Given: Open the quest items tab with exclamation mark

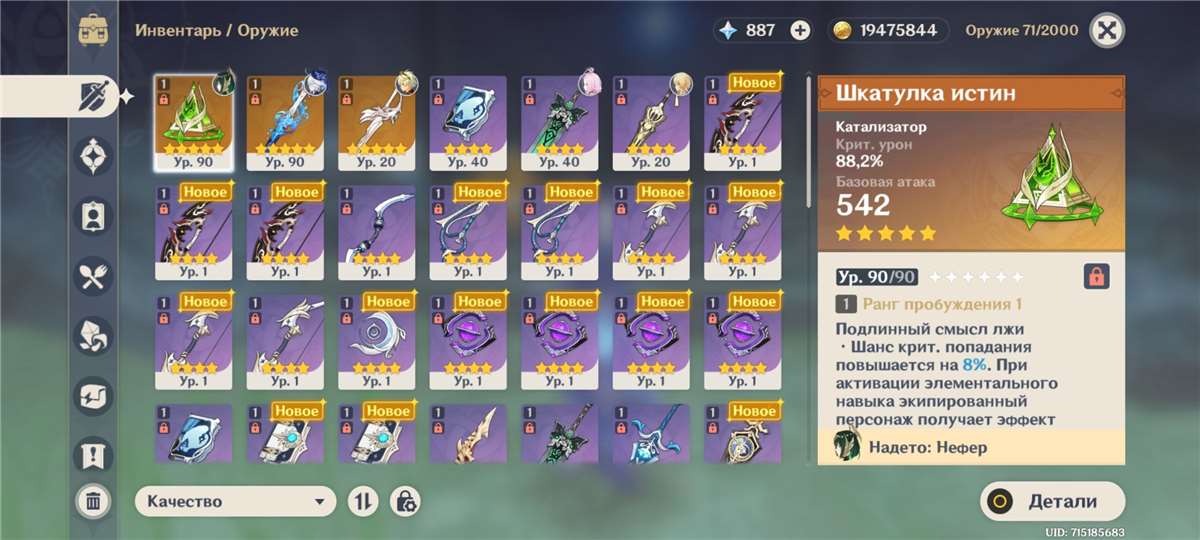Looking at the screenshot, I should [93, 454].
